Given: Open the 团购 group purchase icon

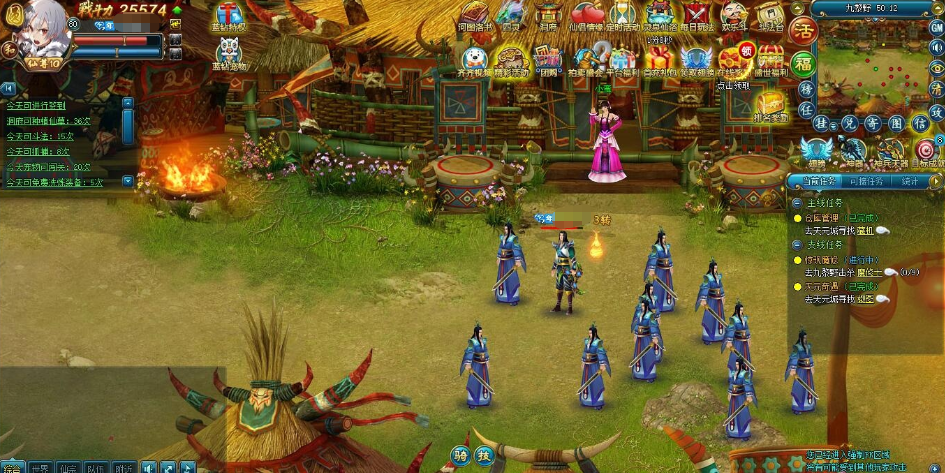Looking at the screenshot, I should pos(546,58).
